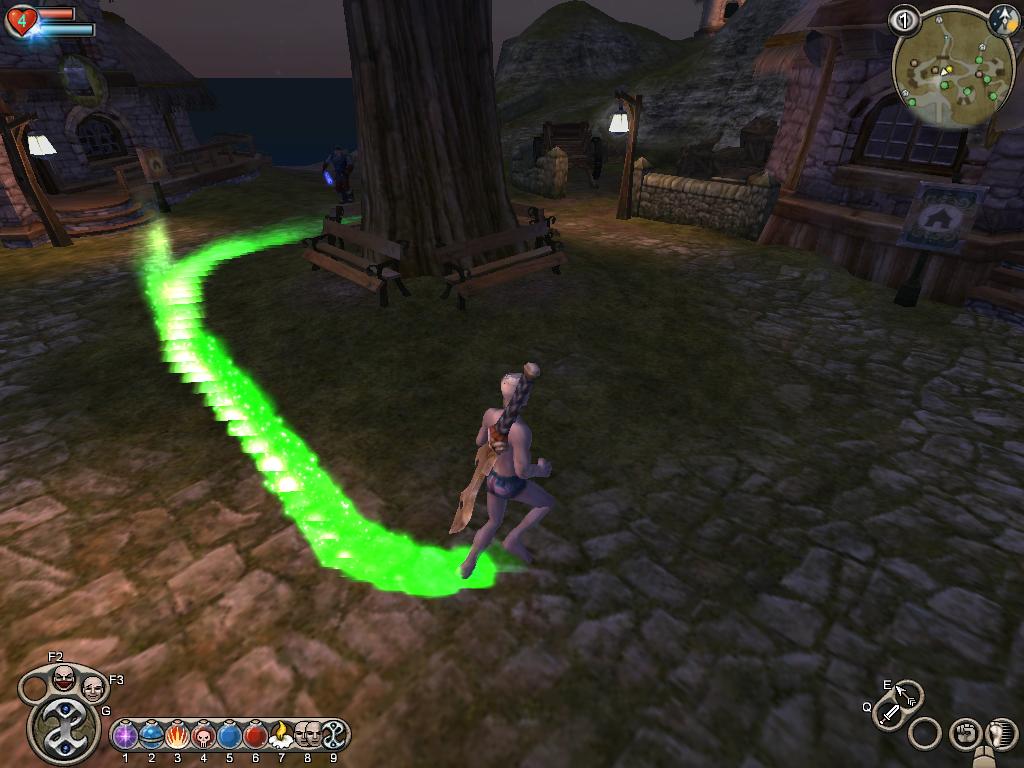Viewport: 1024px width, 768px height.
Task: Equip the sword melee weapon slot
Action: pyautogui.click(x=889, y=714)
